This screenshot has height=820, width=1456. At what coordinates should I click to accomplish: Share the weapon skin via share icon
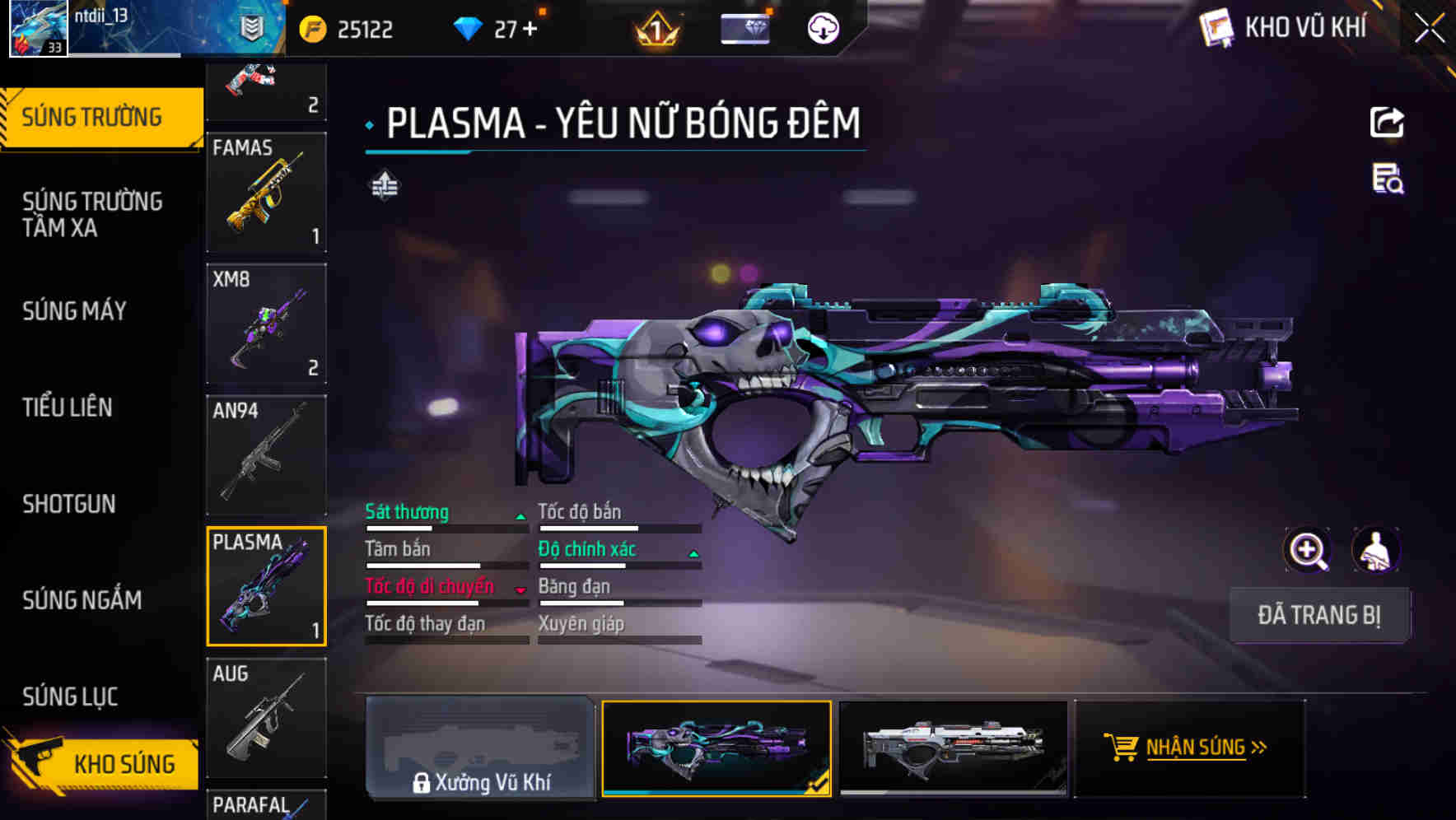coord(1387,123)
